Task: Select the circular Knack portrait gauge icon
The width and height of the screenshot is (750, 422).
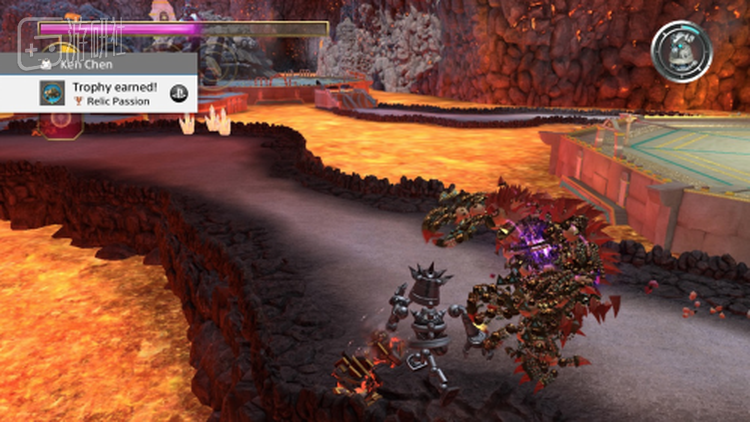Action: [681, 50]
